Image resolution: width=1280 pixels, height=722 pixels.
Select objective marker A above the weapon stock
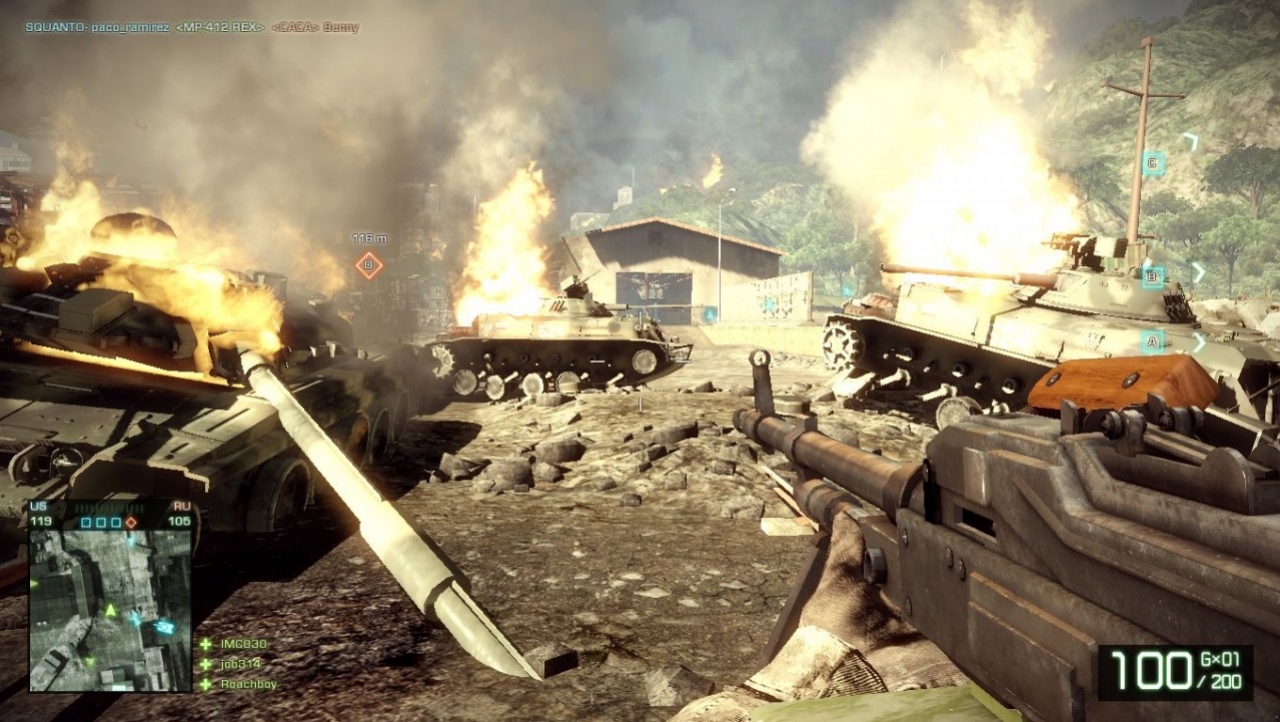(1153, 340)
